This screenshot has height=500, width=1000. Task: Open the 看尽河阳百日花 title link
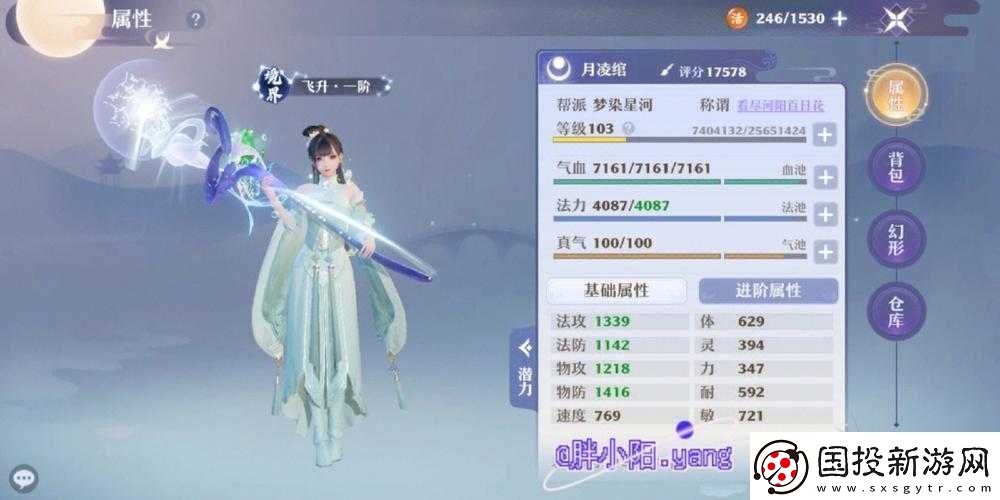(x=792, y=104)
